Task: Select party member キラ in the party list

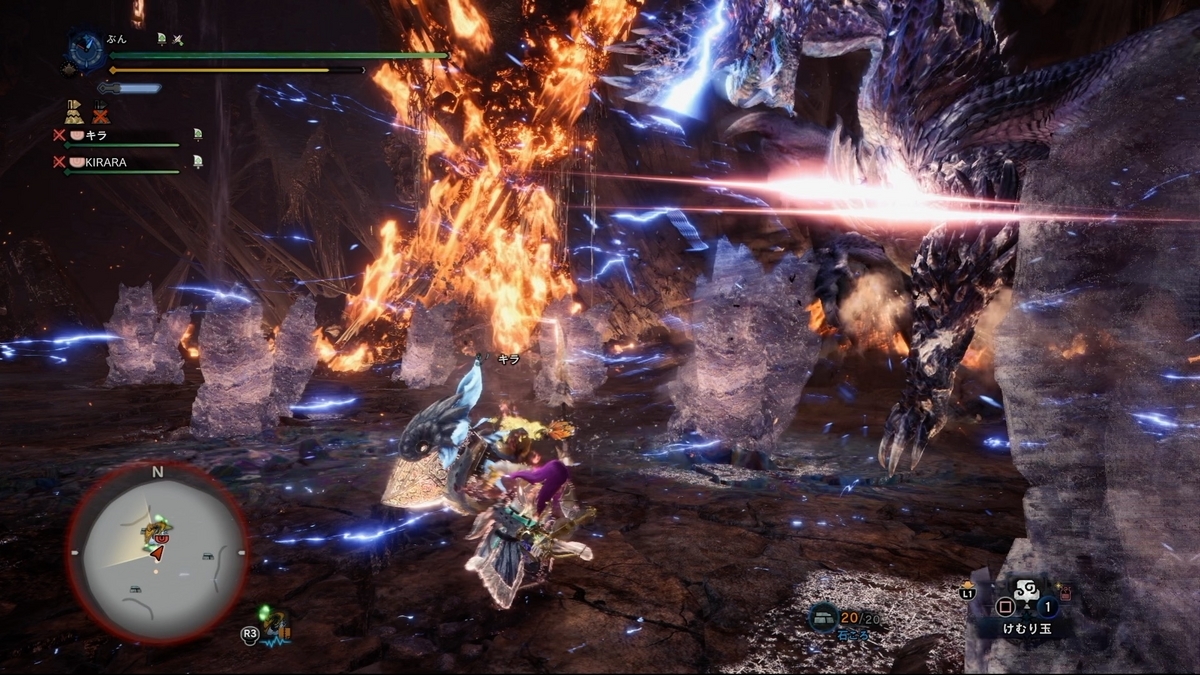Action: click(94, 134)
